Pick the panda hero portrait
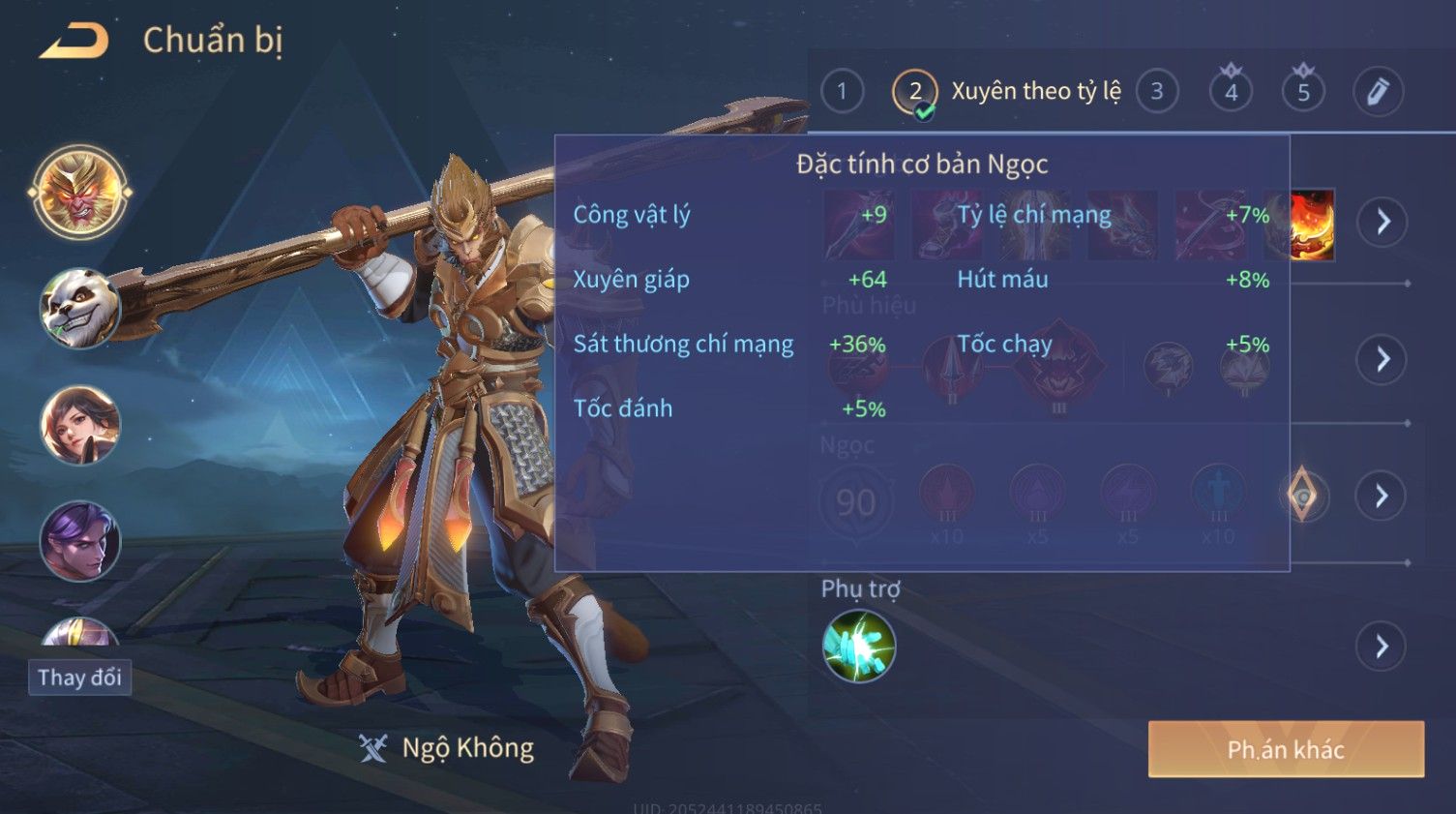Viewport: 1456px width, 814px height. click(80, 309)
